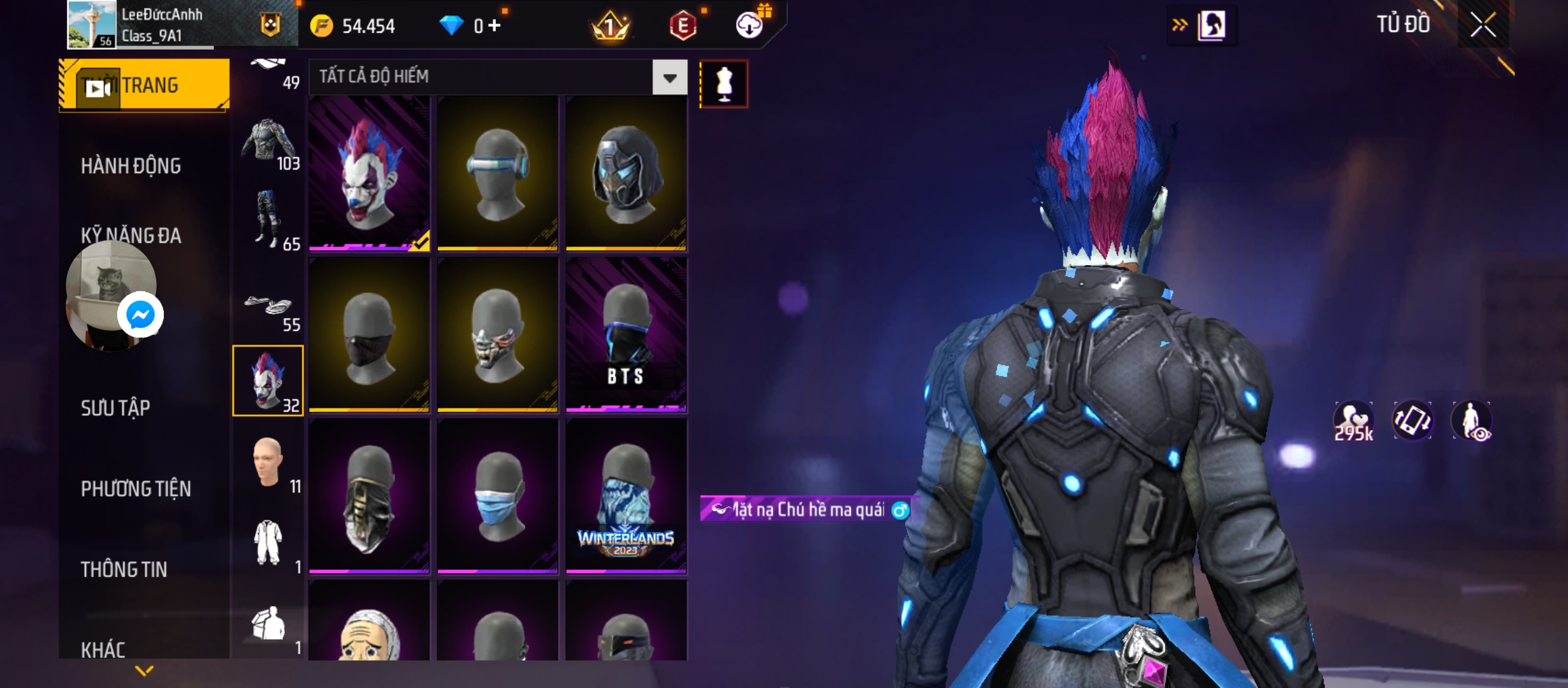Open the rarity filter dropdown
The width and height of the screenshot is (1568, 688).
[669, 78]
